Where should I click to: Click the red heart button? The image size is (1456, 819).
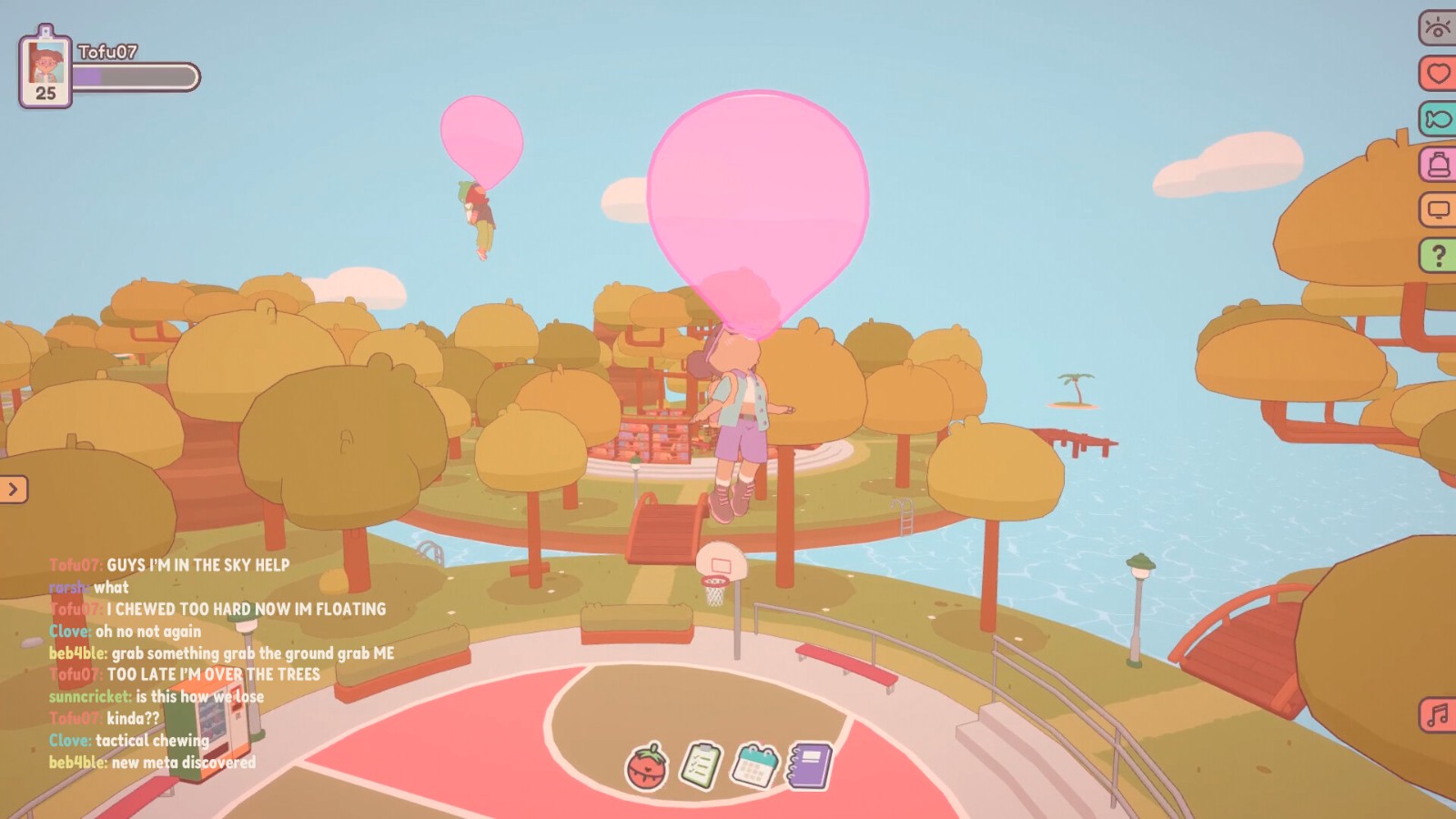click(x=1438, y=73)
